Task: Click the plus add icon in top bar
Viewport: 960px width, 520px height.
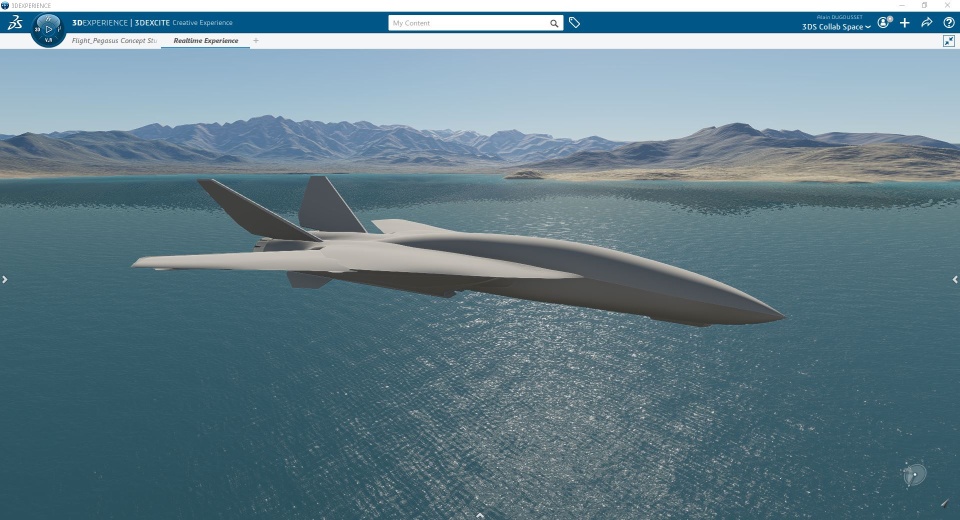Action: 905,22
